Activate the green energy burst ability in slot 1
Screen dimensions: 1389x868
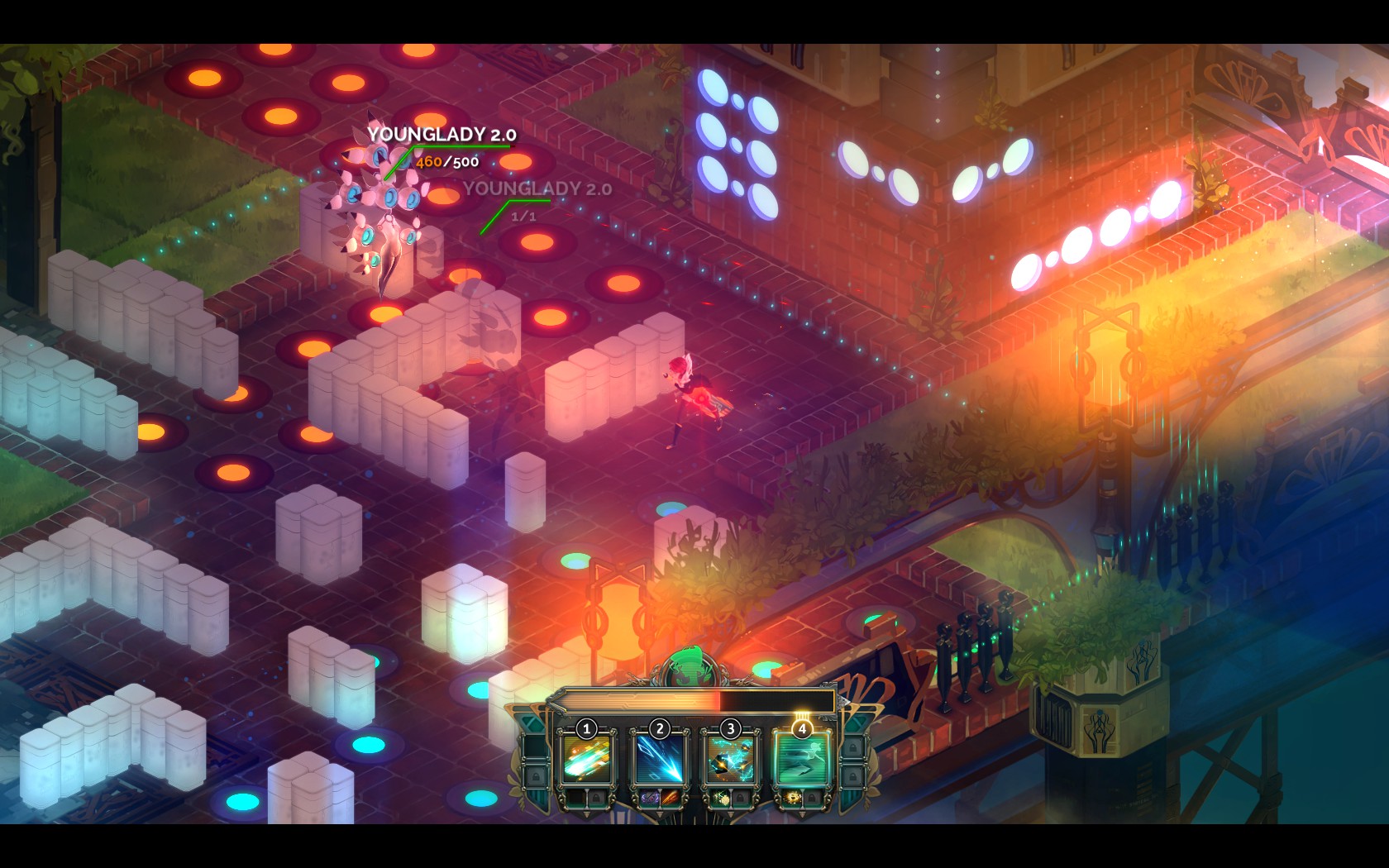click(x=587, y=760)
